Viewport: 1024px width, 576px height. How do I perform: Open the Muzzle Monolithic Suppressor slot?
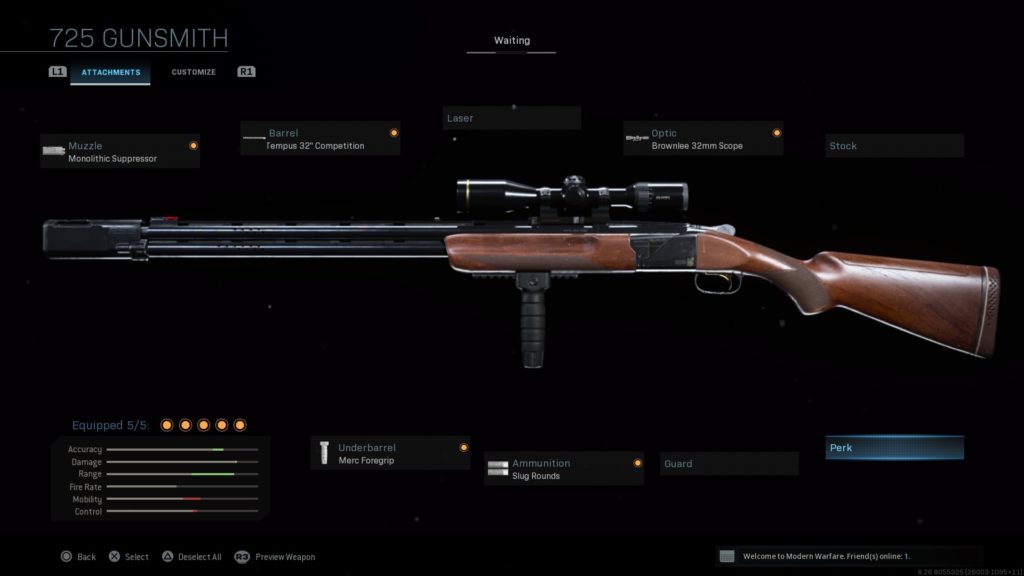pyautogui.click(x=120, y=151)
